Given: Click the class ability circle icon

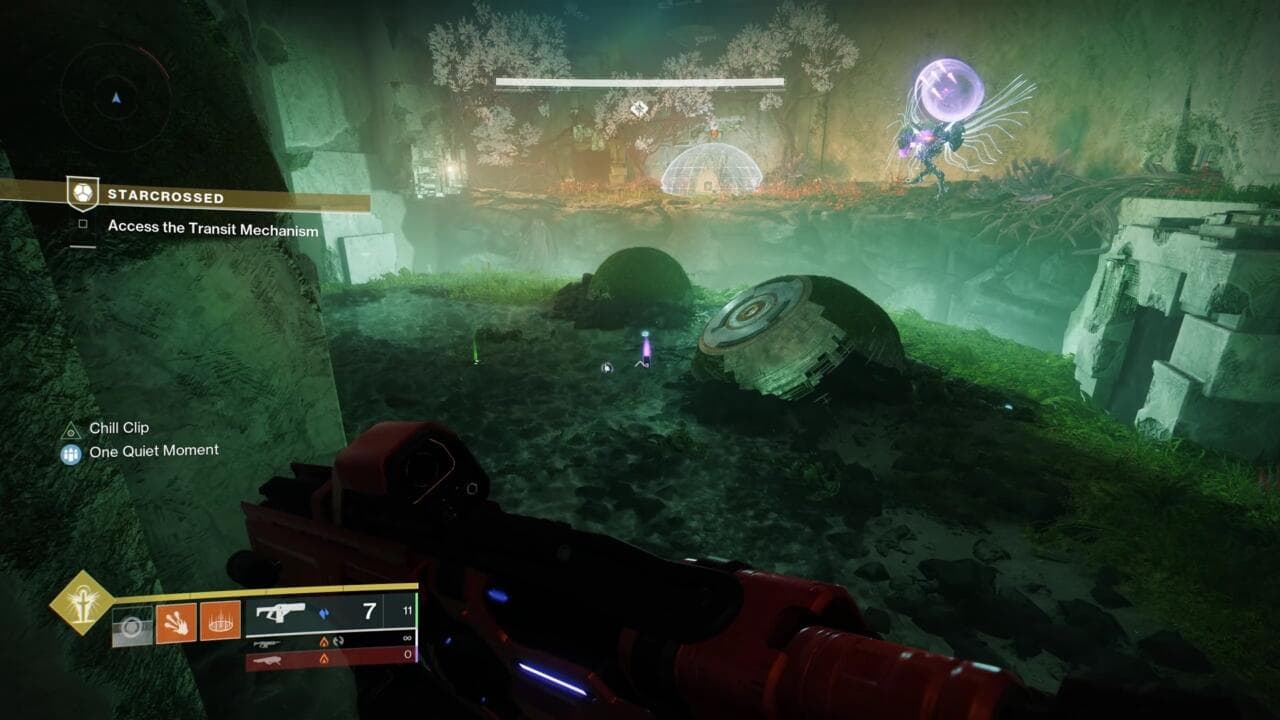Looking at the screenshot, I should (132, 625).
